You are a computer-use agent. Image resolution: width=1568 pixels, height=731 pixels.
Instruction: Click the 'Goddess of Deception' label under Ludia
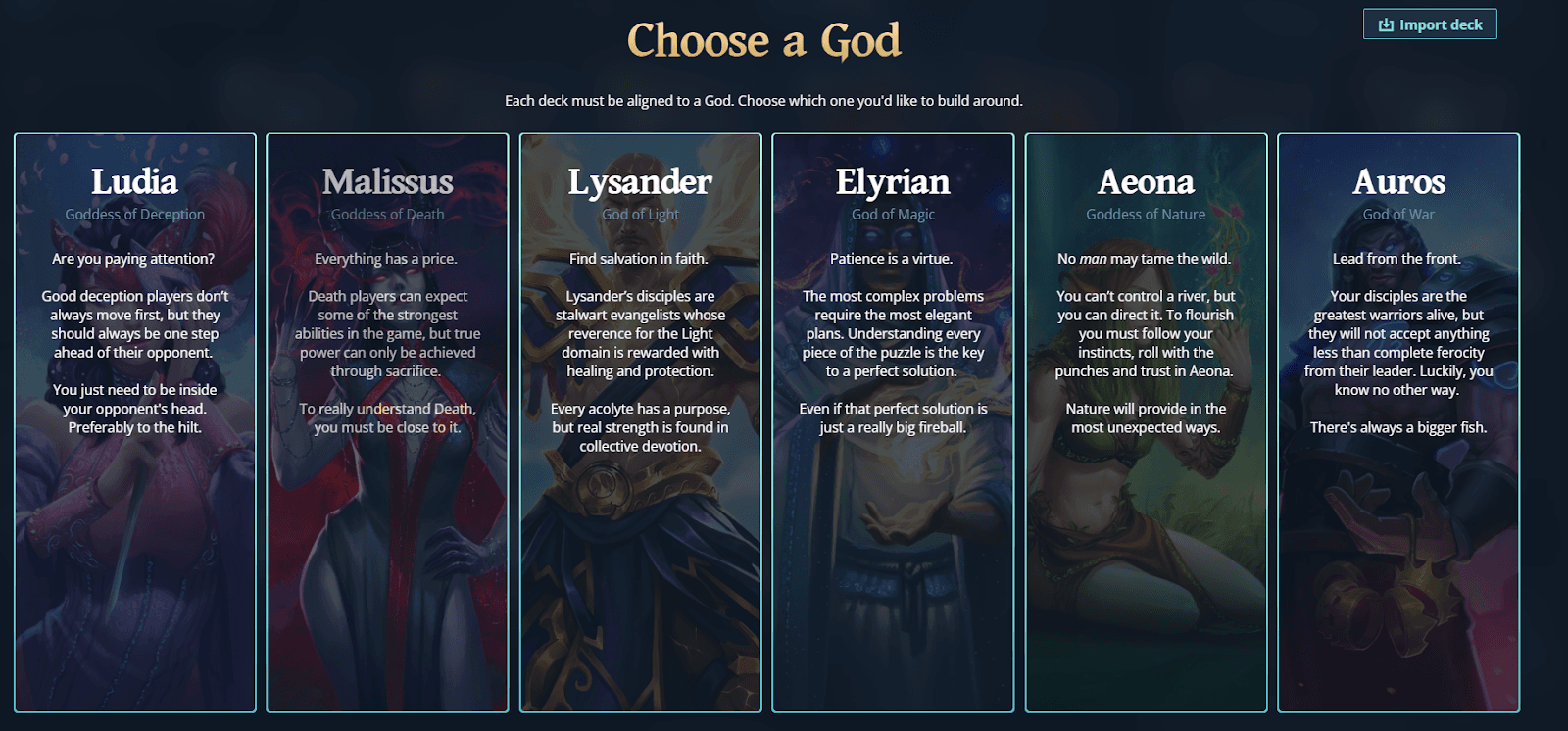[134, 214]
